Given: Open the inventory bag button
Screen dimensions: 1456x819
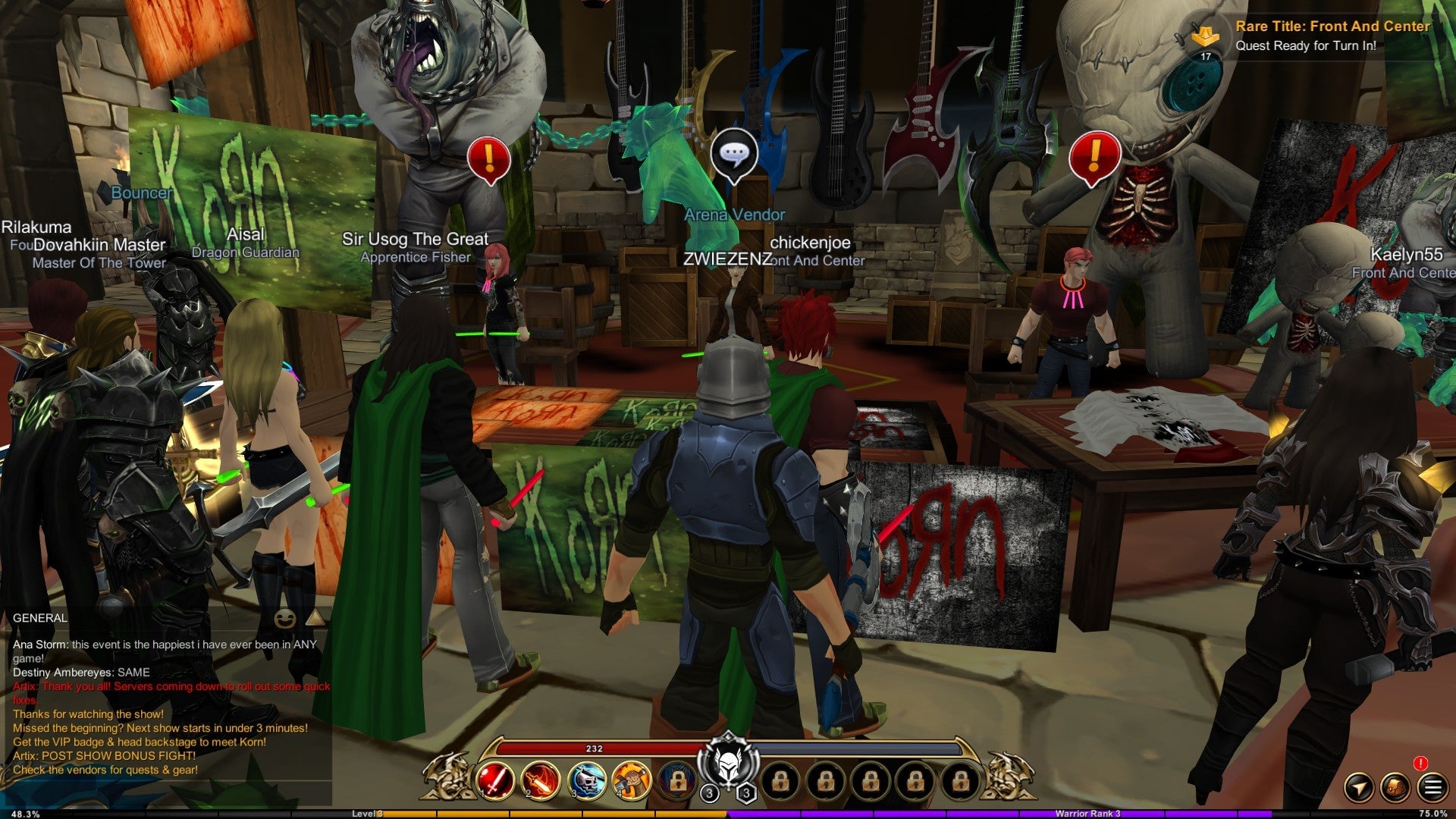Looking at the screenshot, I should [x=1395, y=787].
